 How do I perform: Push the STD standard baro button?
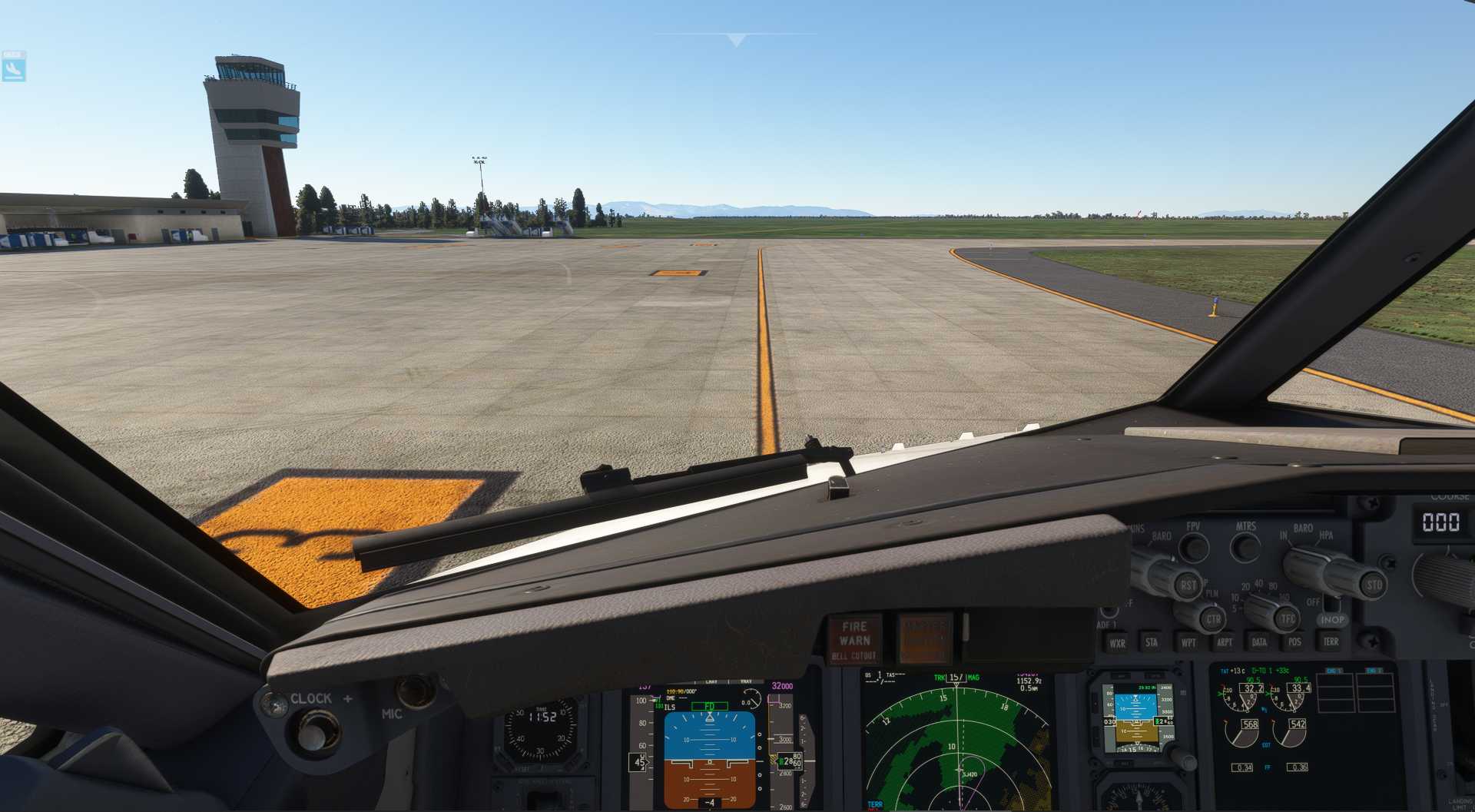tap(1373, 585)
